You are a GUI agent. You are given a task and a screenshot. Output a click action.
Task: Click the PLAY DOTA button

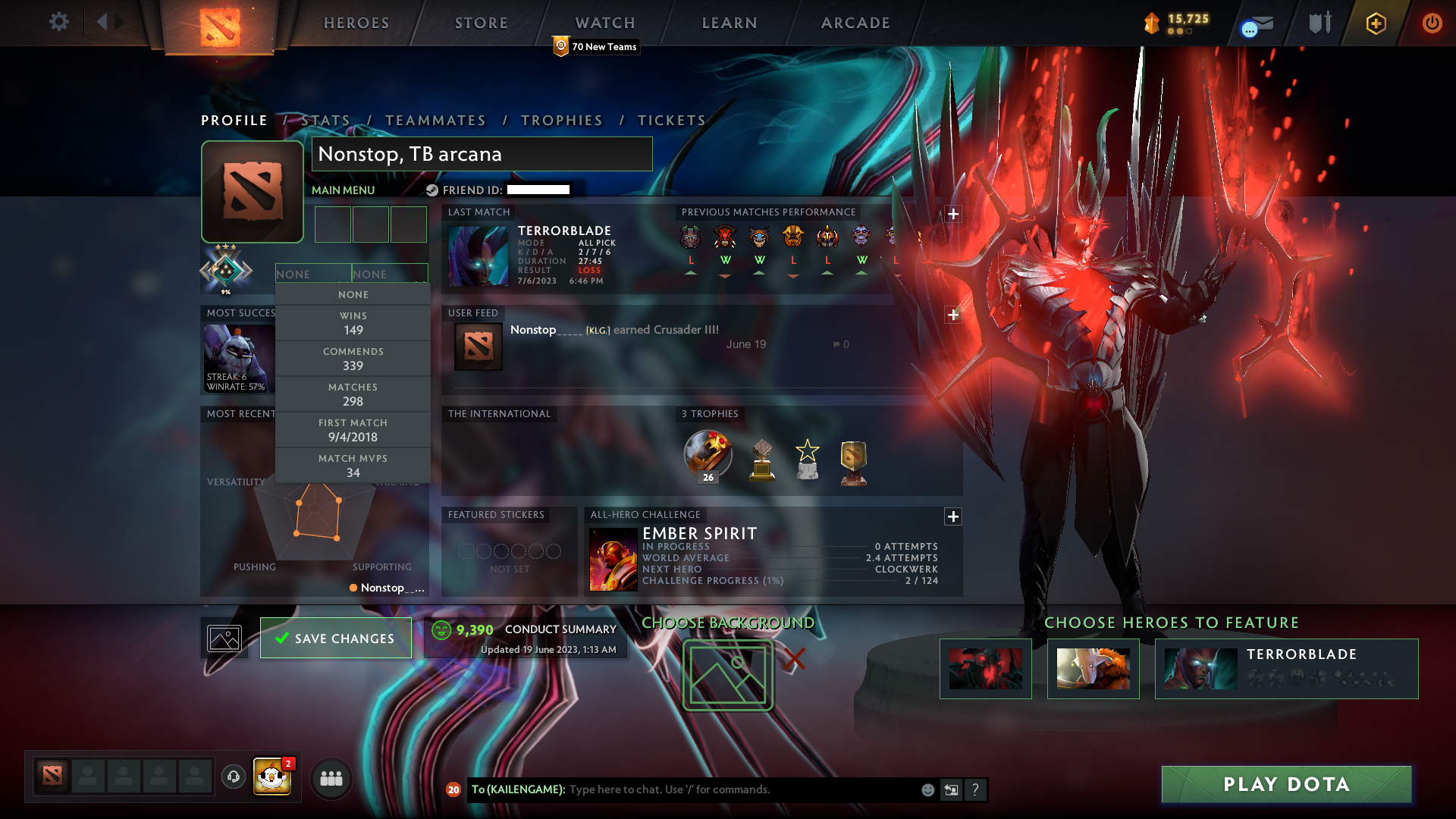[x=1285, y=784]
